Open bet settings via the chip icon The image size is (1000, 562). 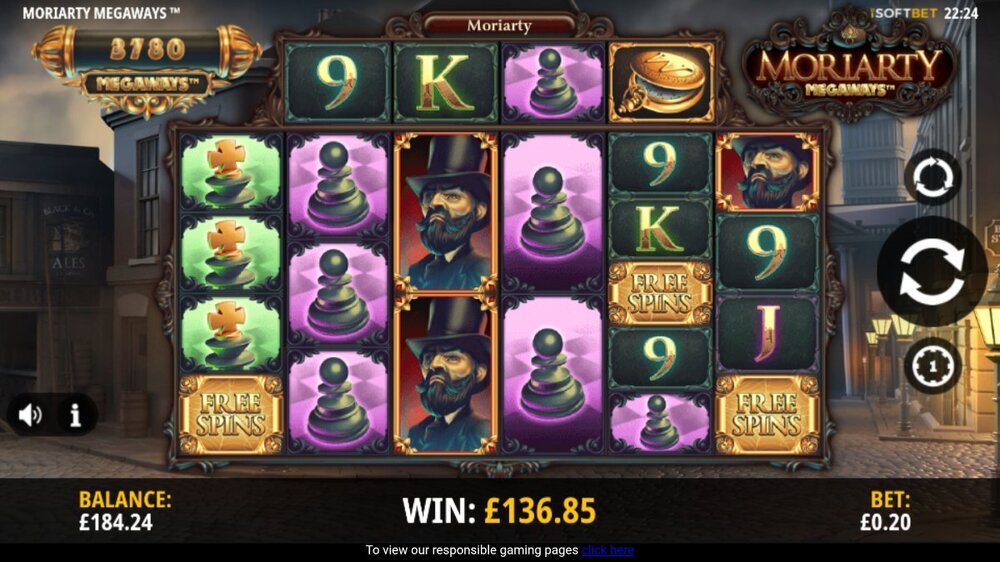[932, 366]
